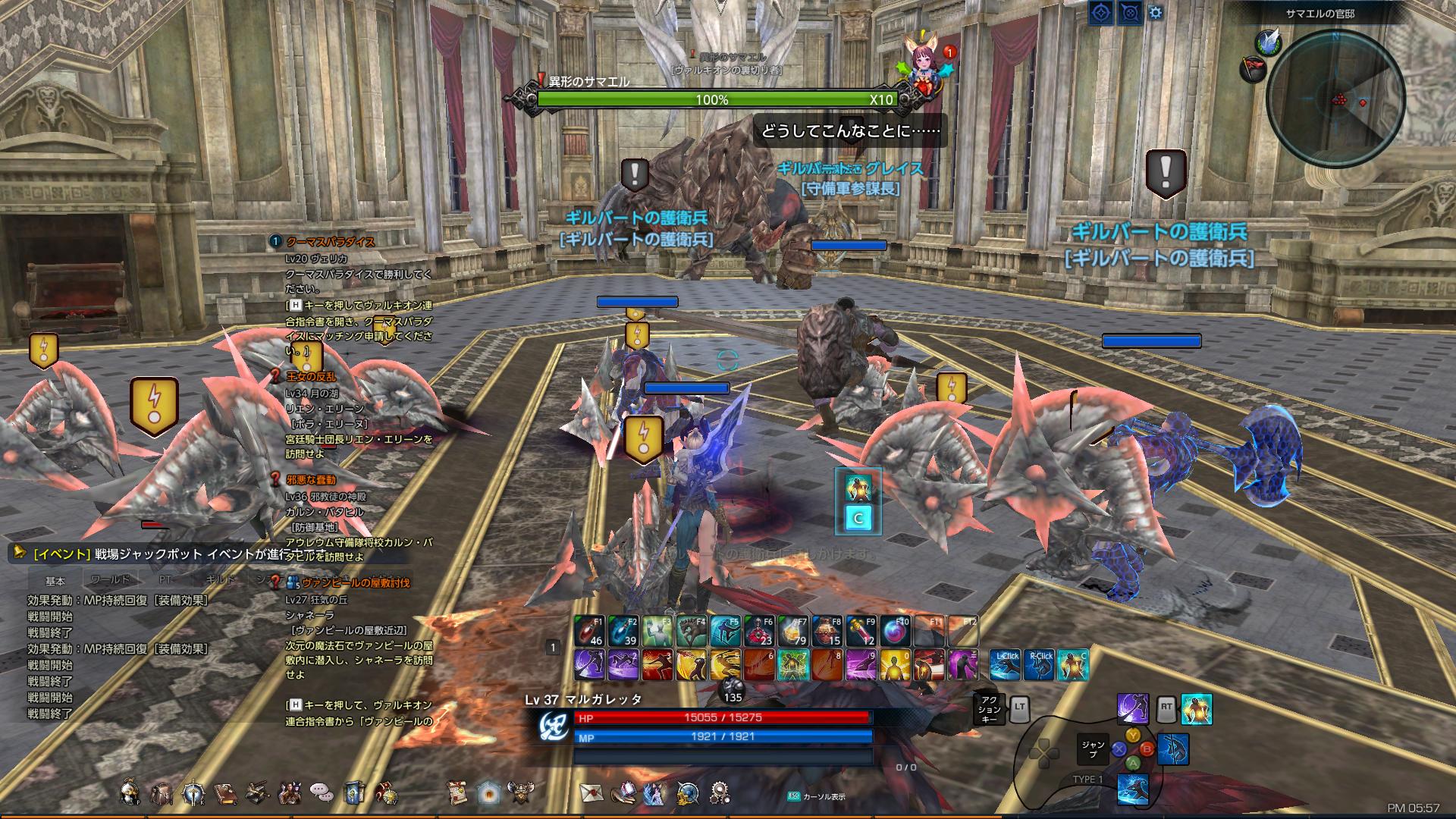Open the settings gears icon in taskbar
1456x819 pixels.
(720, 792)
